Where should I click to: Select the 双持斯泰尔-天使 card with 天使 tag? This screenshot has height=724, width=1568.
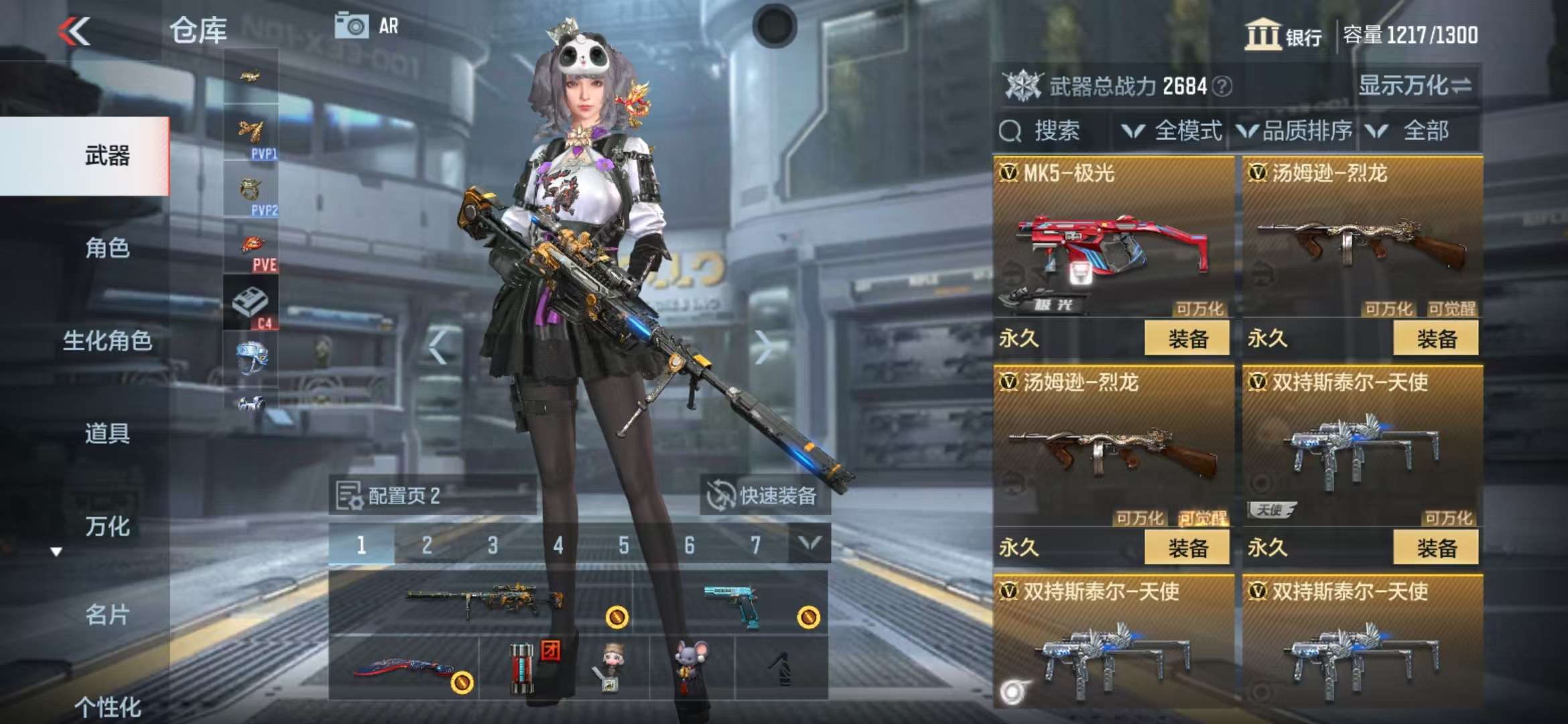click(x=1361, y=449)
